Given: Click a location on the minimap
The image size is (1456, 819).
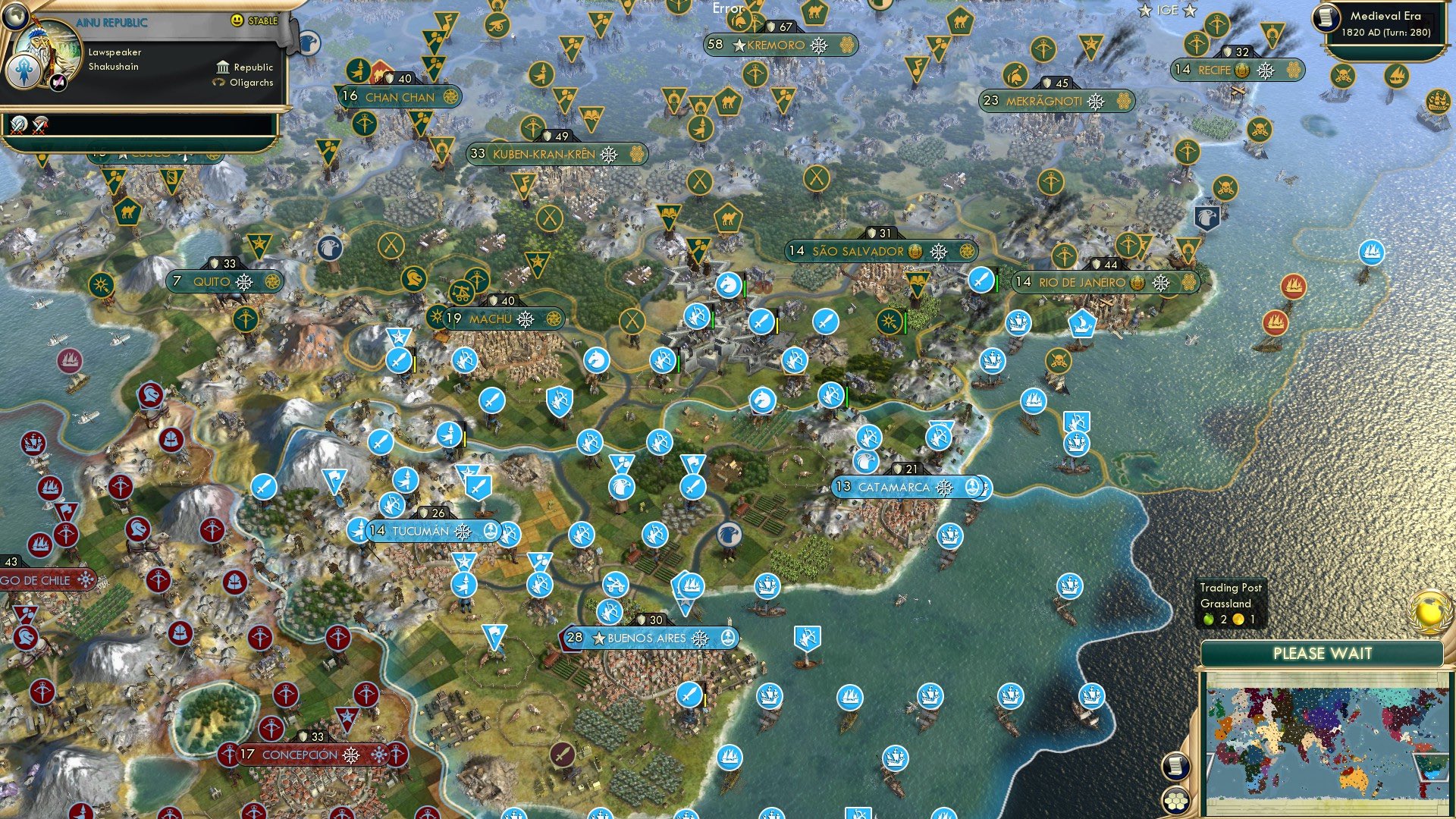Looking at the screenshot, I should 1327,743.
